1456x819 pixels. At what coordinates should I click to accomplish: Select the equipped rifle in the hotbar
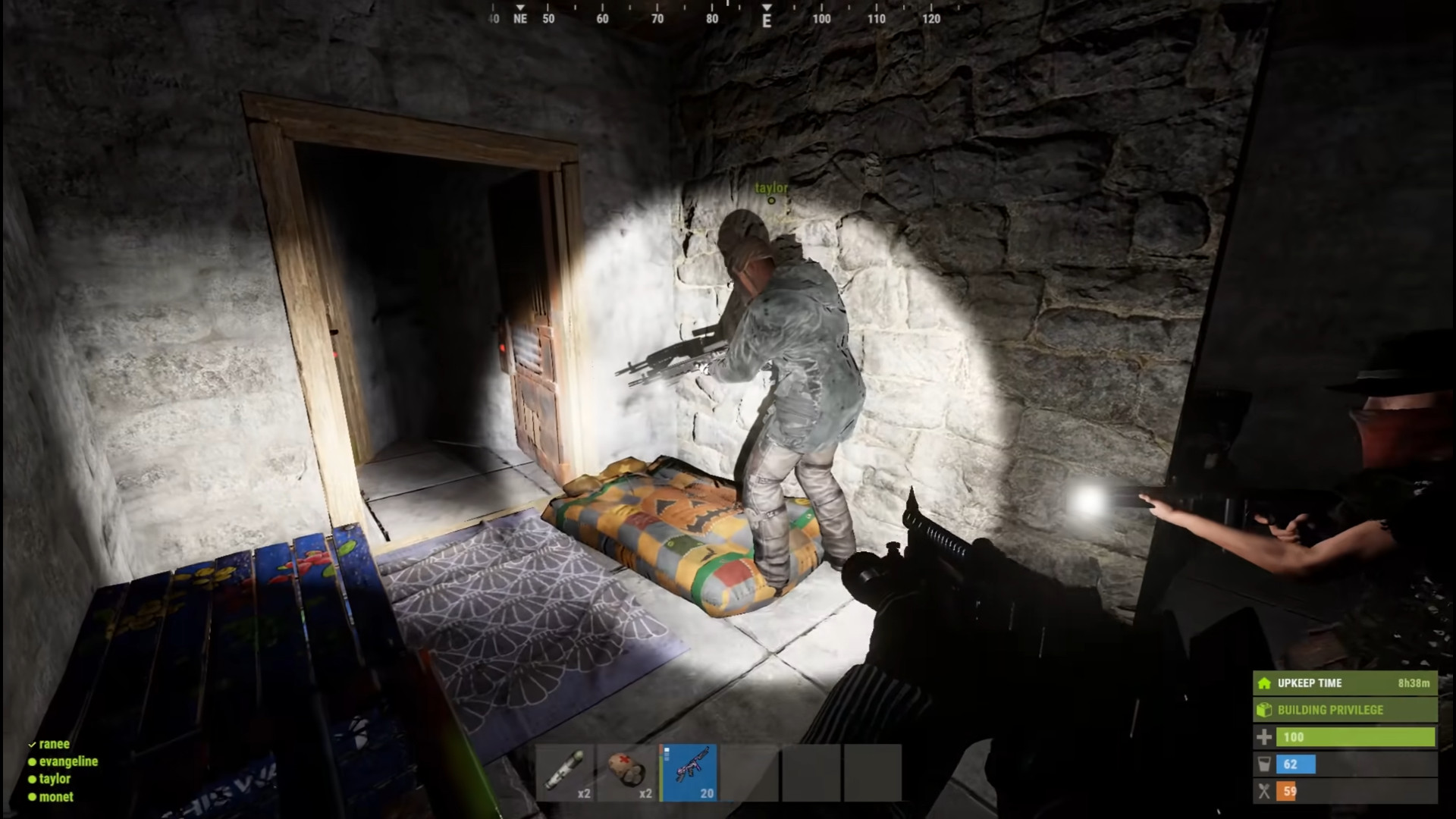[690, 772]
